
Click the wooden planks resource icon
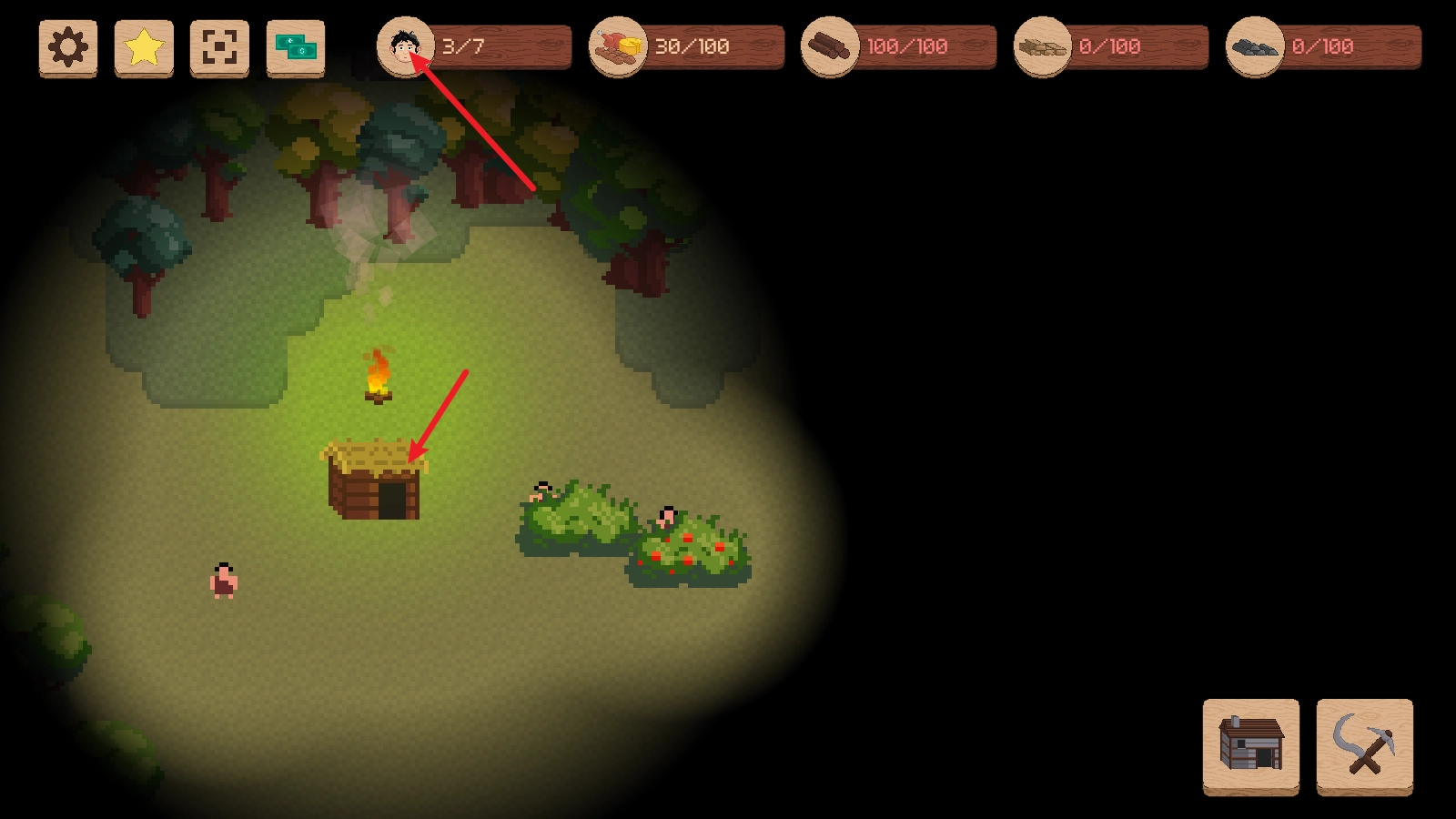pyautogui.click(x=1043, y=46)
